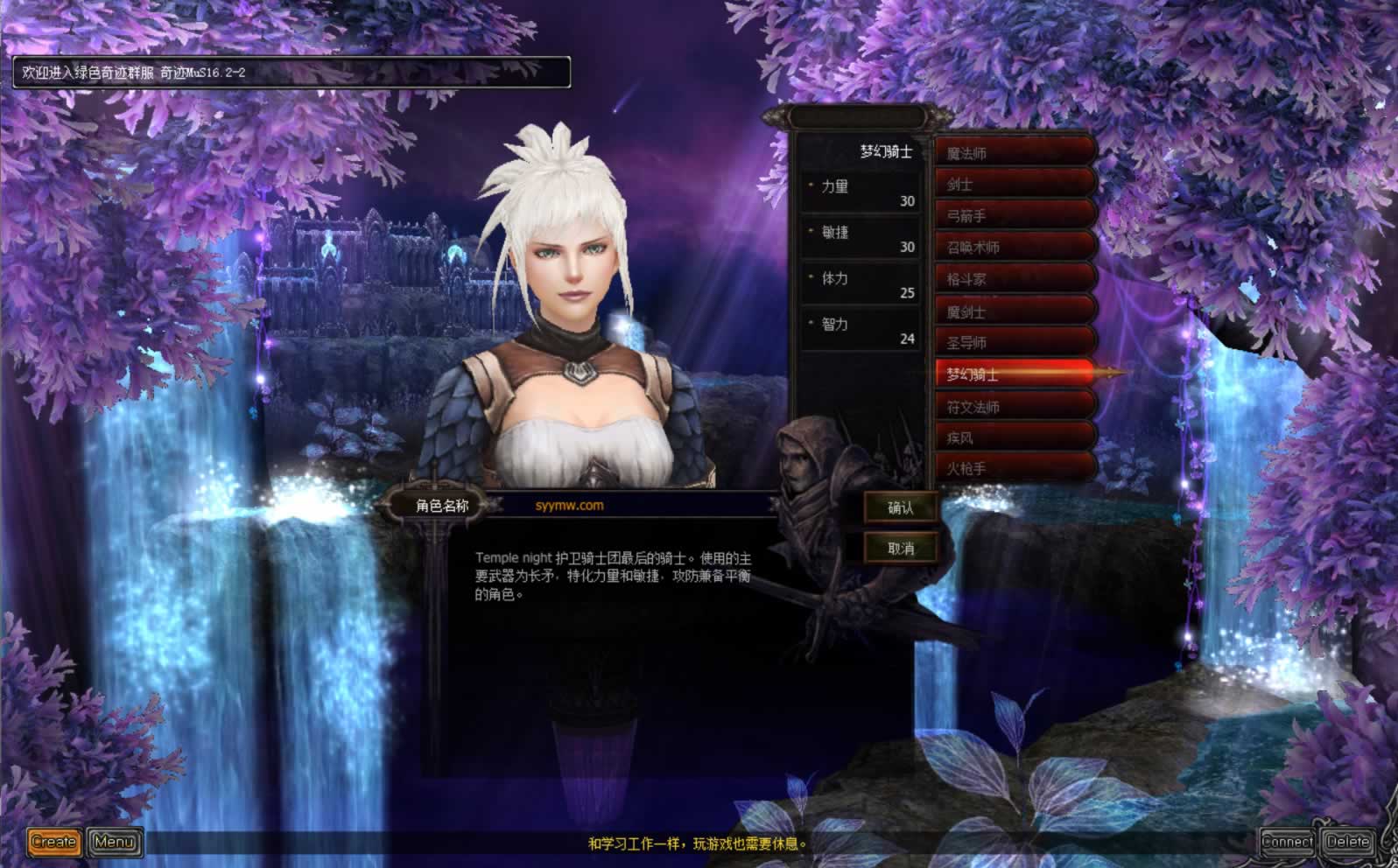The height and width of the screenshot is (868, 1398).
Task: Click the Delete character button
Action: point(1346,842)
